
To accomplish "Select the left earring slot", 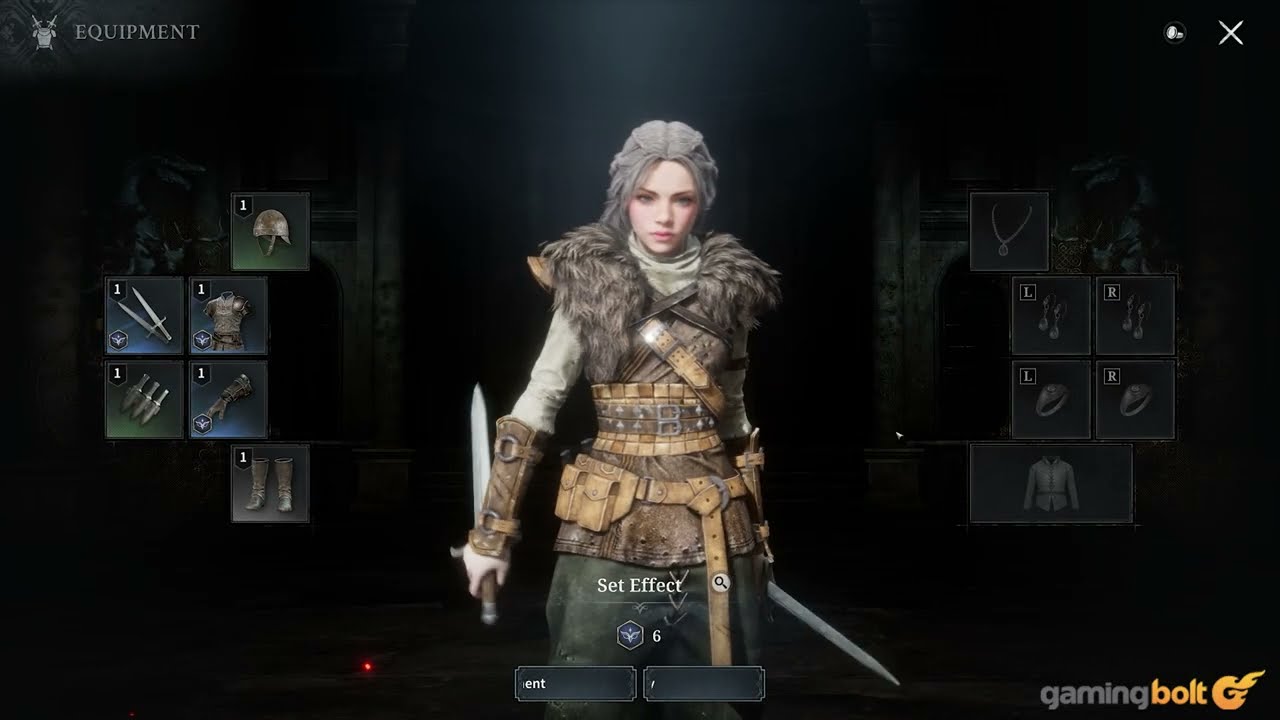I will pos(1051,316).
